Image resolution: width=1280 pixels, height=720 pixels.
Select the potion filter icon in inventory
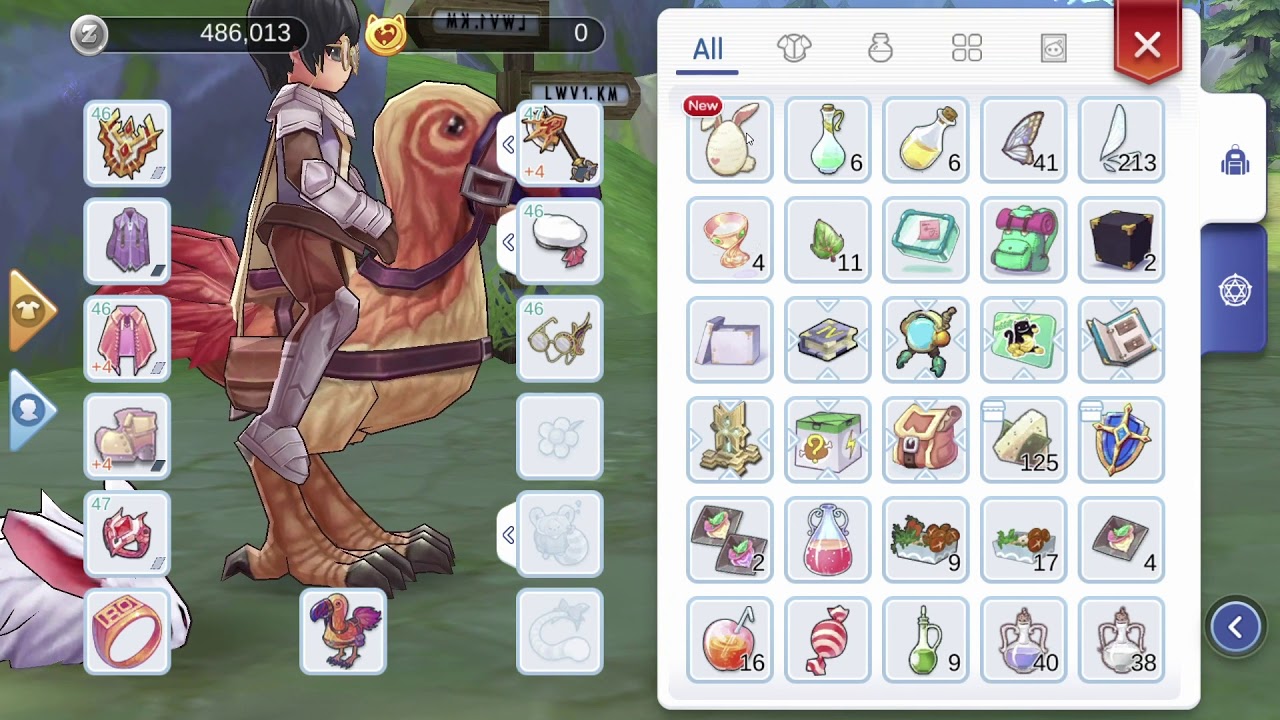pyautogui.click(x=881, y=48)
